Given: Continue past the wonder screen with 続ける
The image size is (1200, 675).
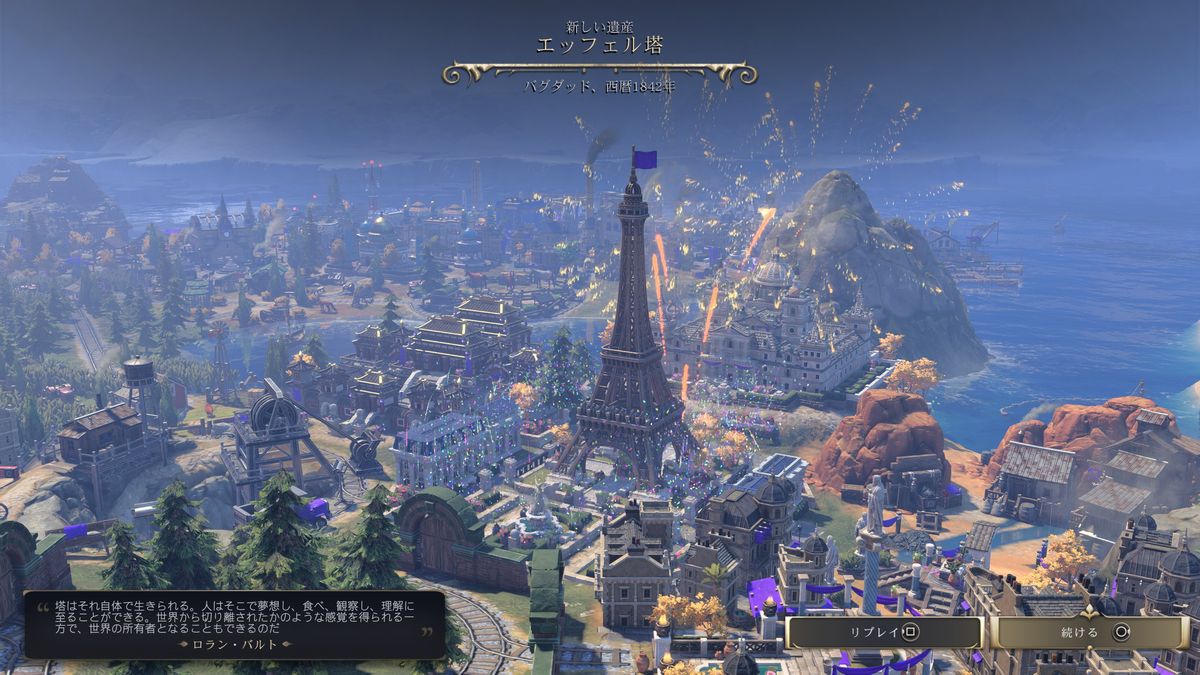Looking at the screenshot, I should pyautogui.click(x=1092, y=632).
